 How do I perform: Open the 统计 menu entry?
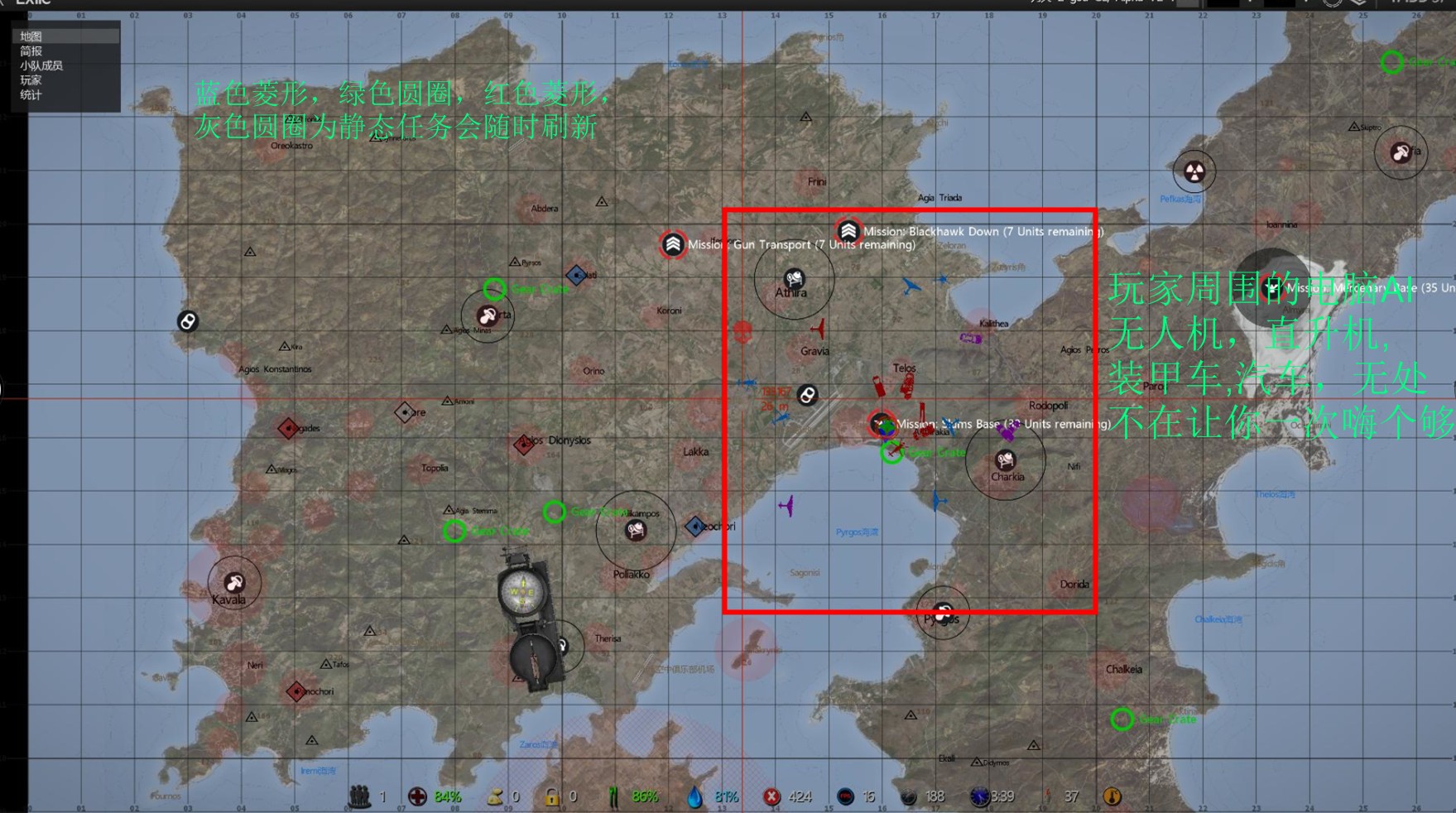pos(31,95)
